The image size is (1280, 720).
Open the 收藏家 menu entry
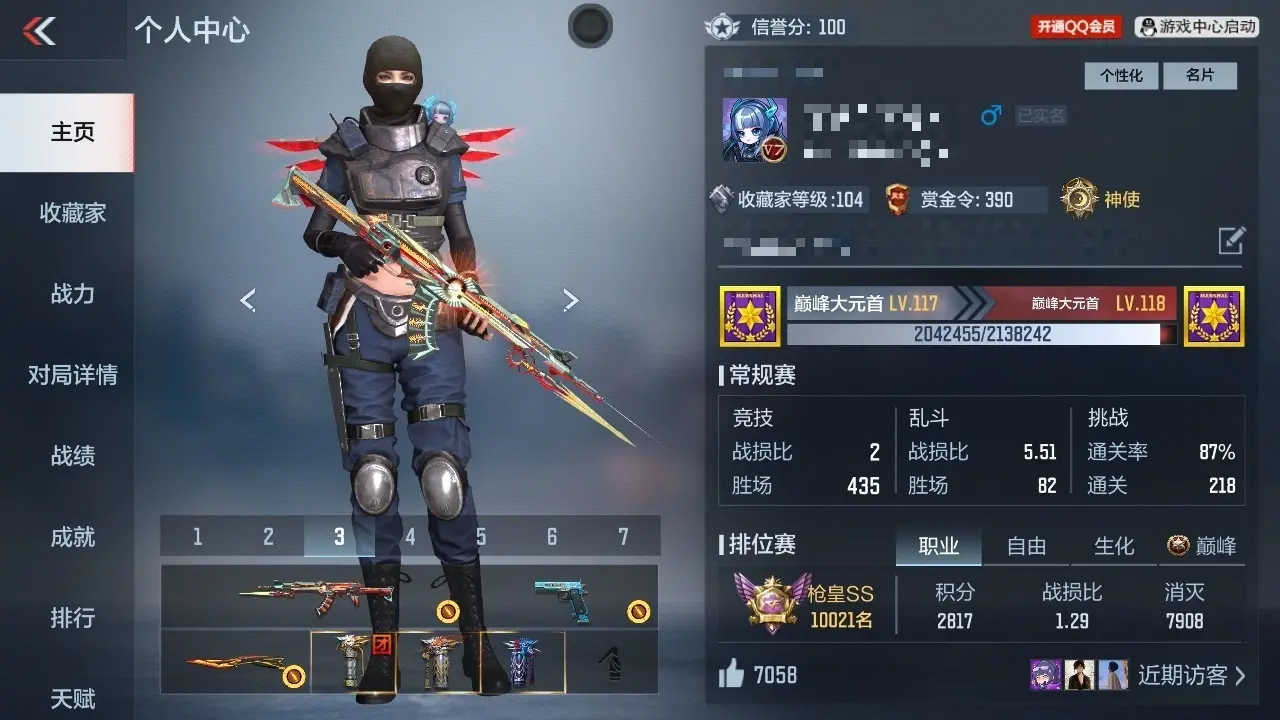72,213
